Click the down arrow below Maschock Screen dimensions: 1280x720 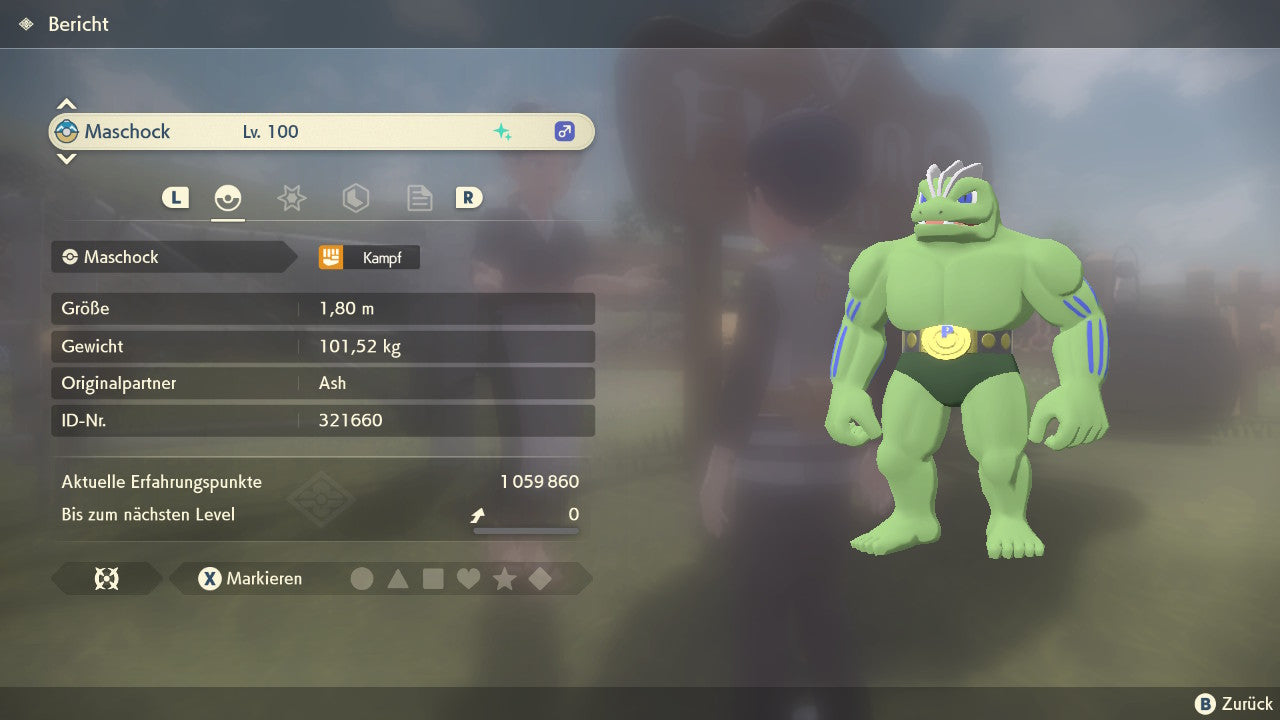click(66, 158)
